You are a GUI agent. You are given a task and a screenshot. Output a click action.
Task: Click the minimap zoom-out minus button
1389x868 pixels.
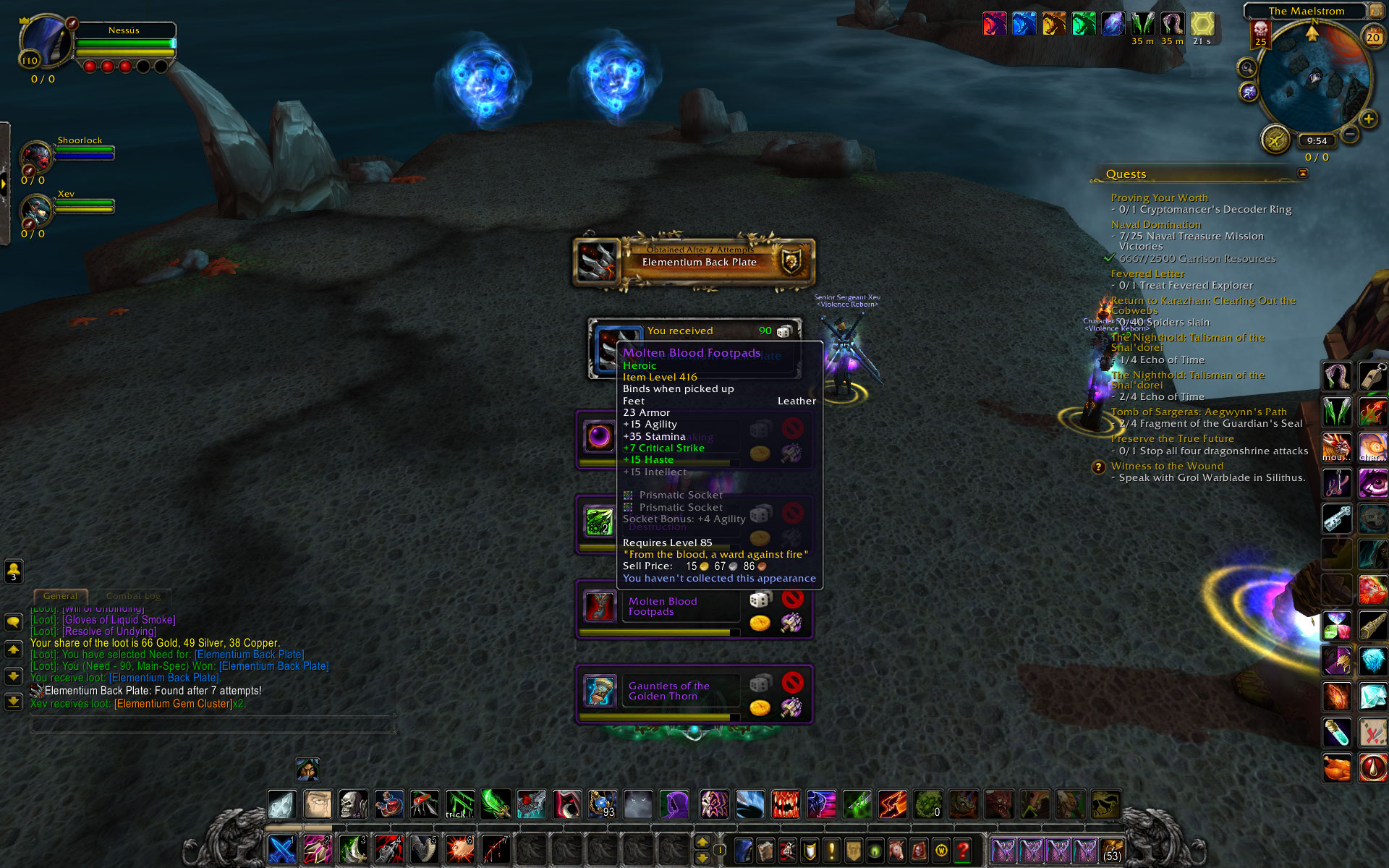[x=1350, y=134]
